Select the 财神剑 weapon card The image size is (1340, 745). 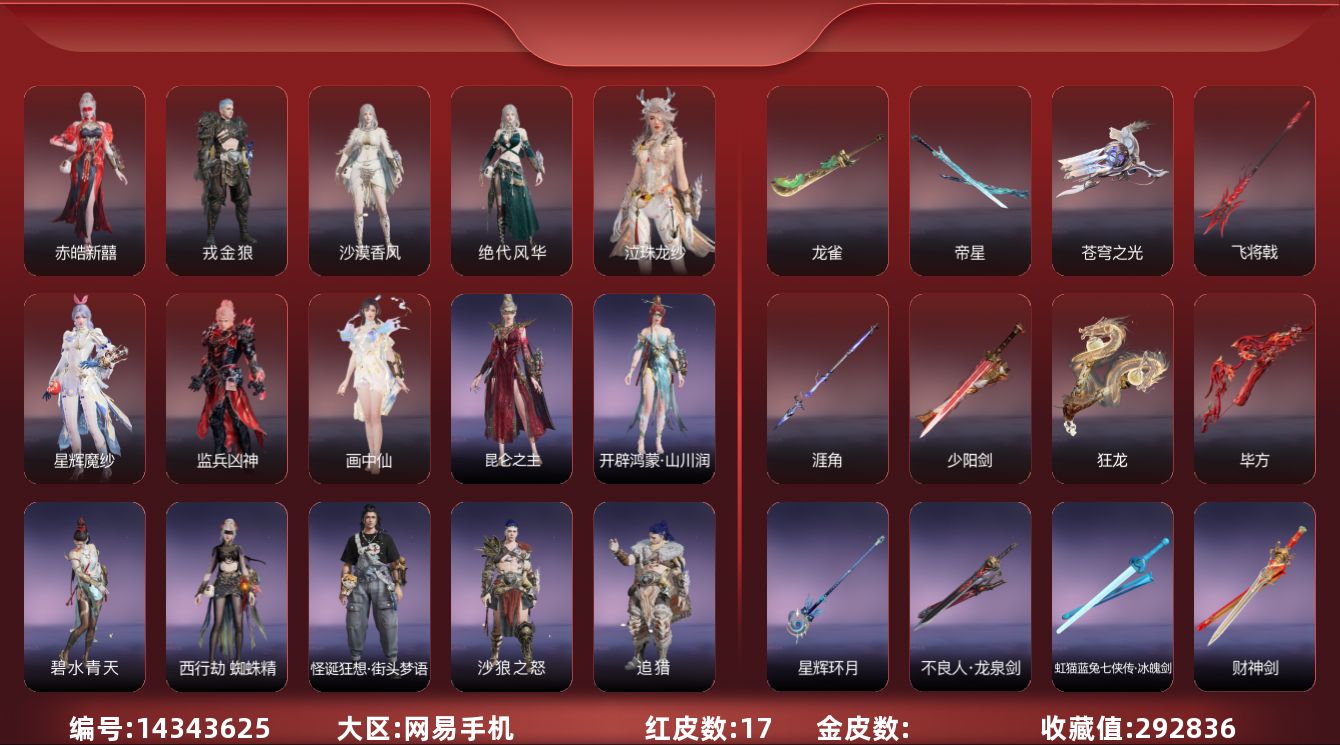pos(1254,596)
